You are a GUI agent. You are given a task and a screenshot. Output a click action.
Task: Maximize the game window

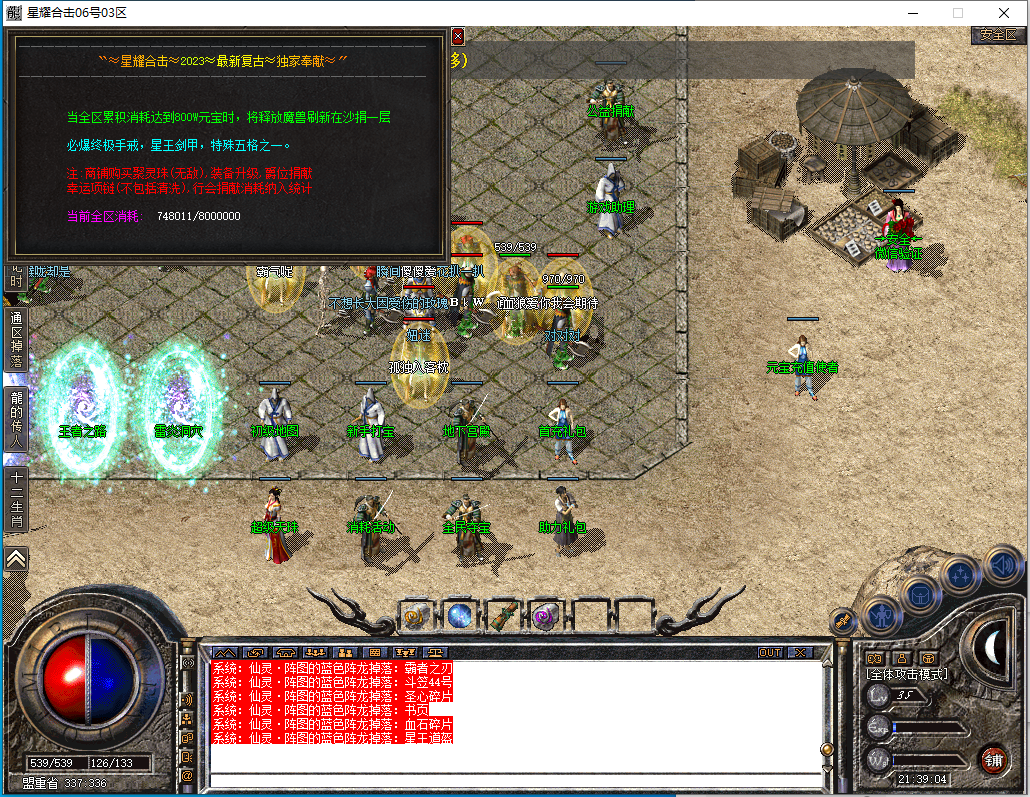pyautogui.click(x=958, y=13)
